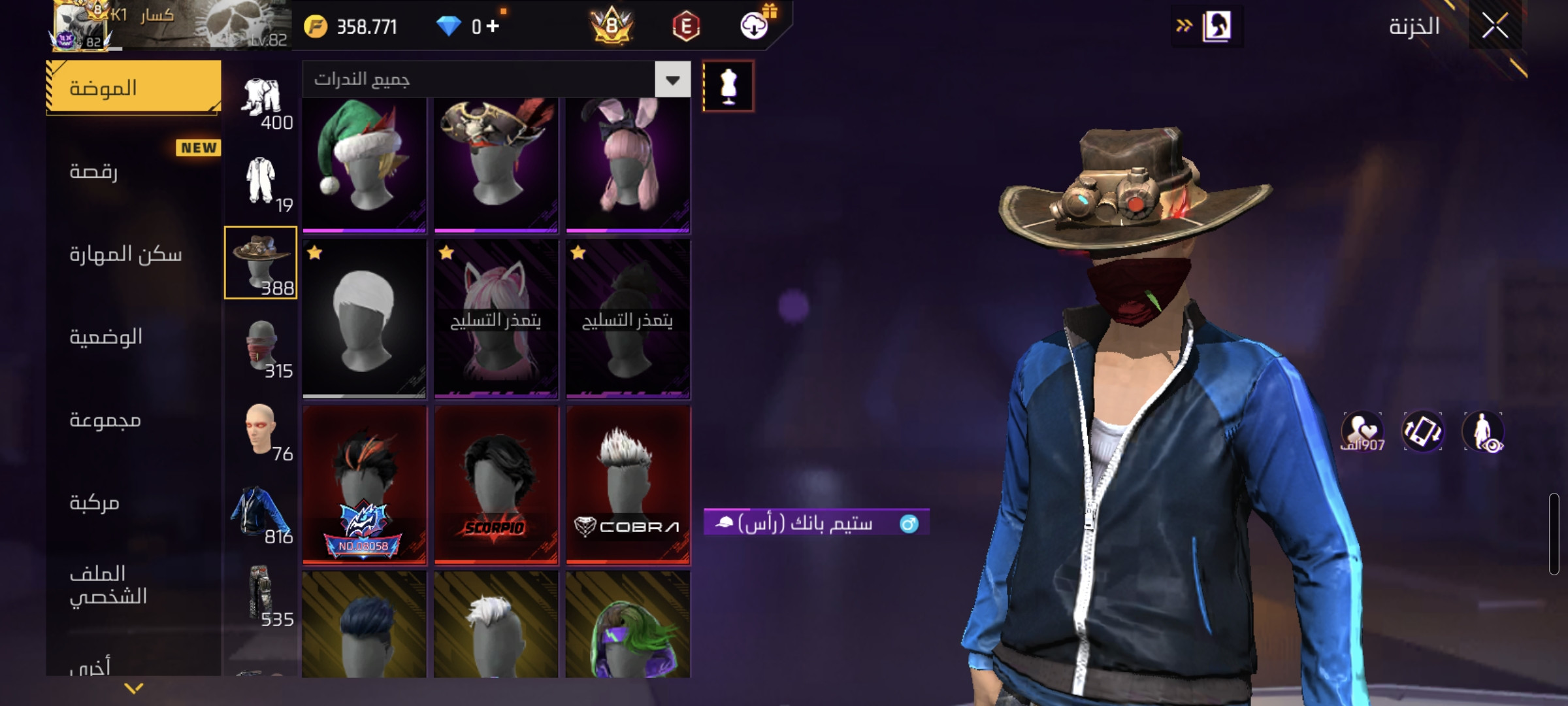Tap the heart likes icon
The width and height of the screenshot is (1568, 706).
click(1362, 431)
